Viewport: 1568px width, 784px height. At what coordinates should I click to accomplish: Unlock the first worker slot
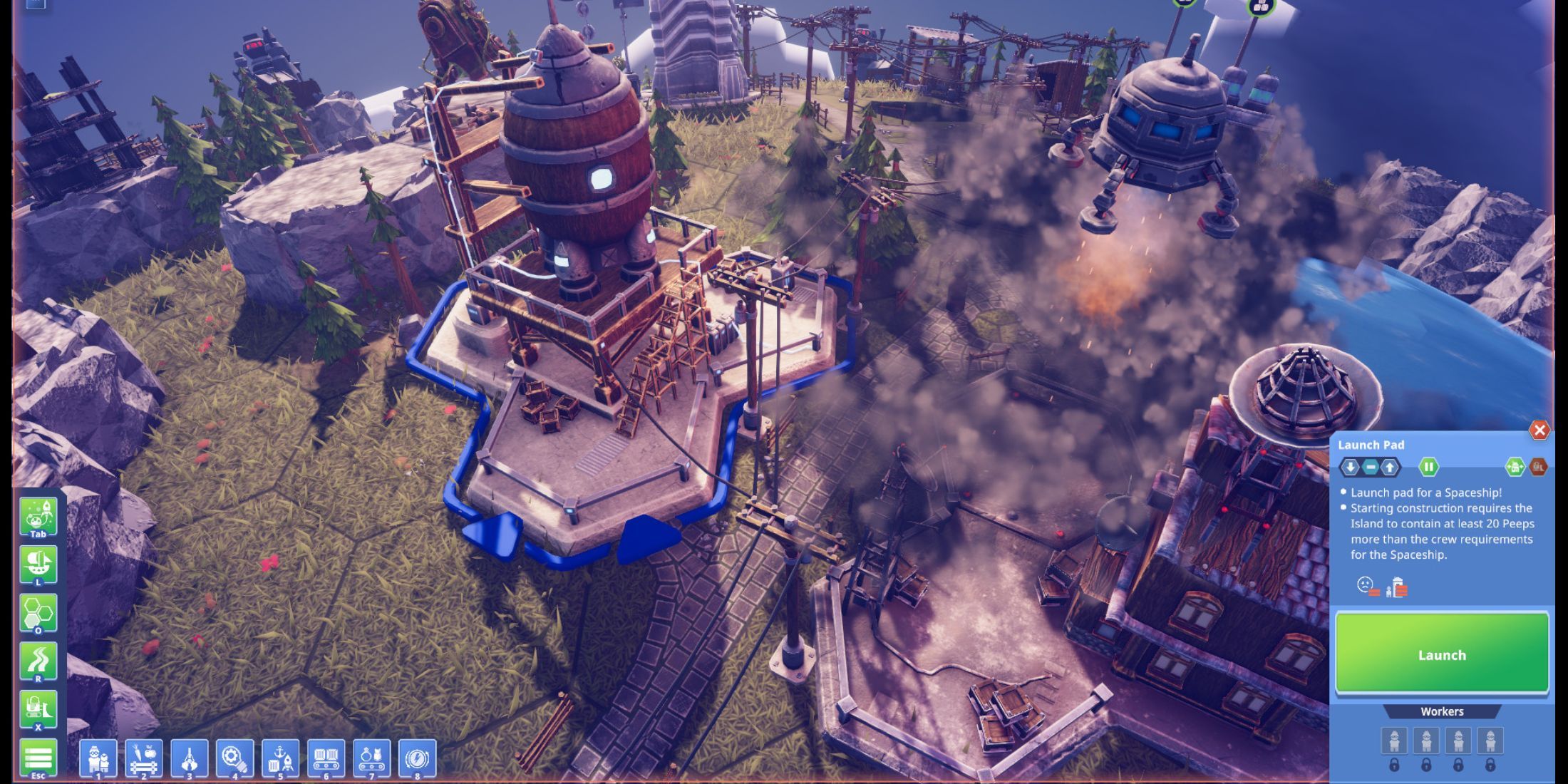pyautogui.click(x=1395, y=765)
